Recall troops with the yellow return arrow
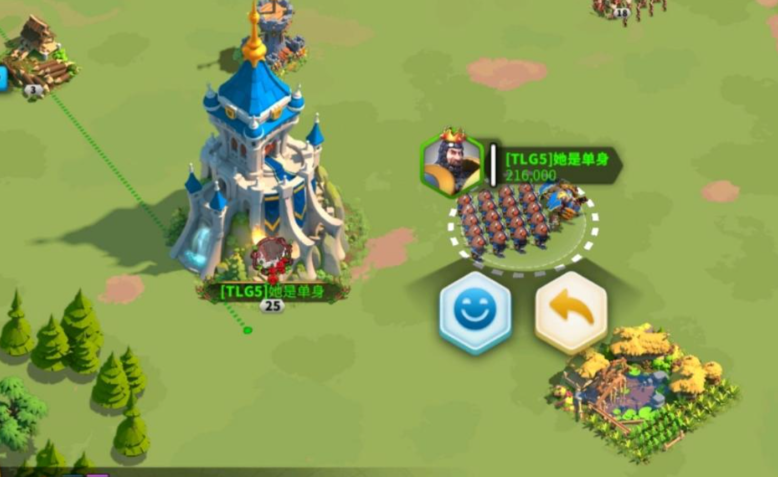 571,311
